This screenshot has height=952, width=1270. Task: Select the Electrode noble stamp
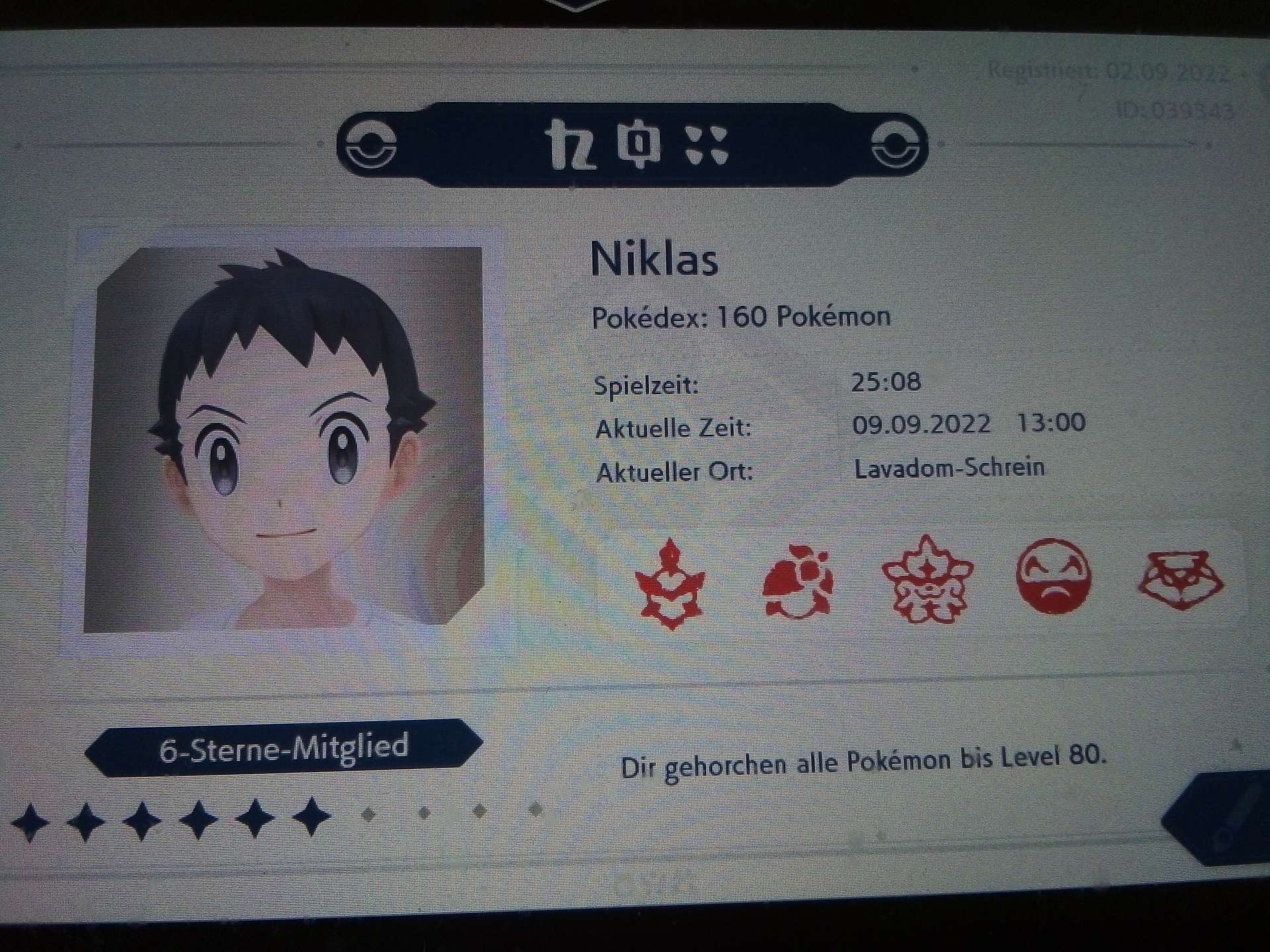coord(1052,576)
